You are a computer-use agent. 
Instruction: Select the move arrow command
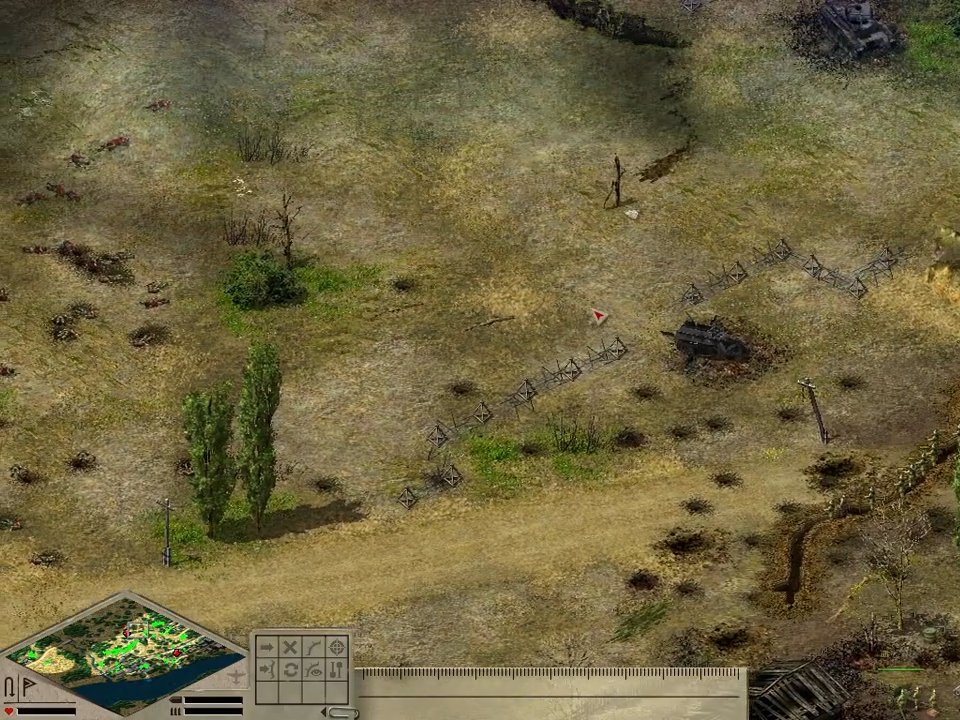click(267, 647)
